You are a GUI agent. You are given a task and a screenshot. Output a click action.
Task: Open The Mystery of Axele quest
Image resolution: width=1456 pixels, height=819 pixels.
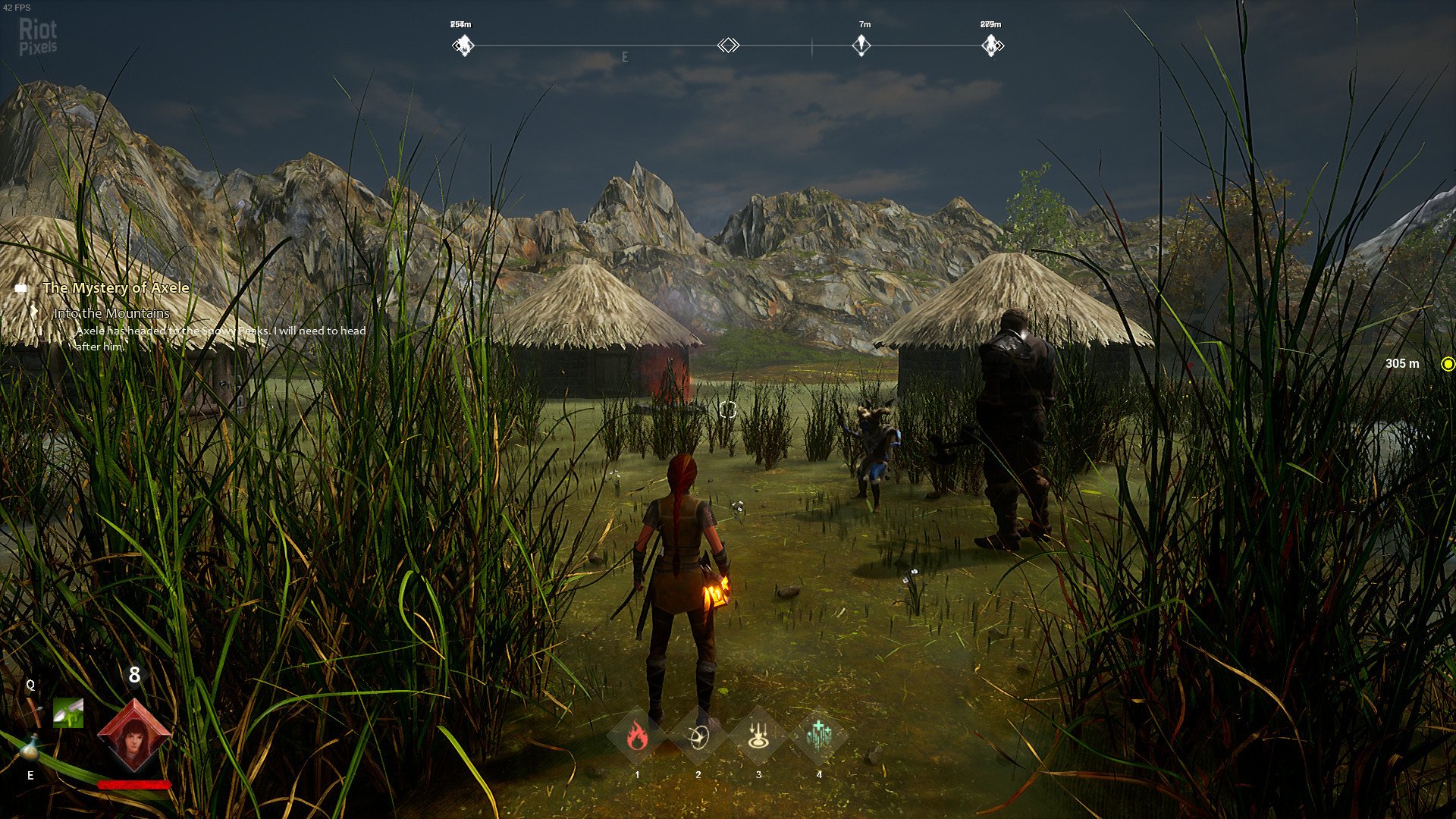pos(115,288)
